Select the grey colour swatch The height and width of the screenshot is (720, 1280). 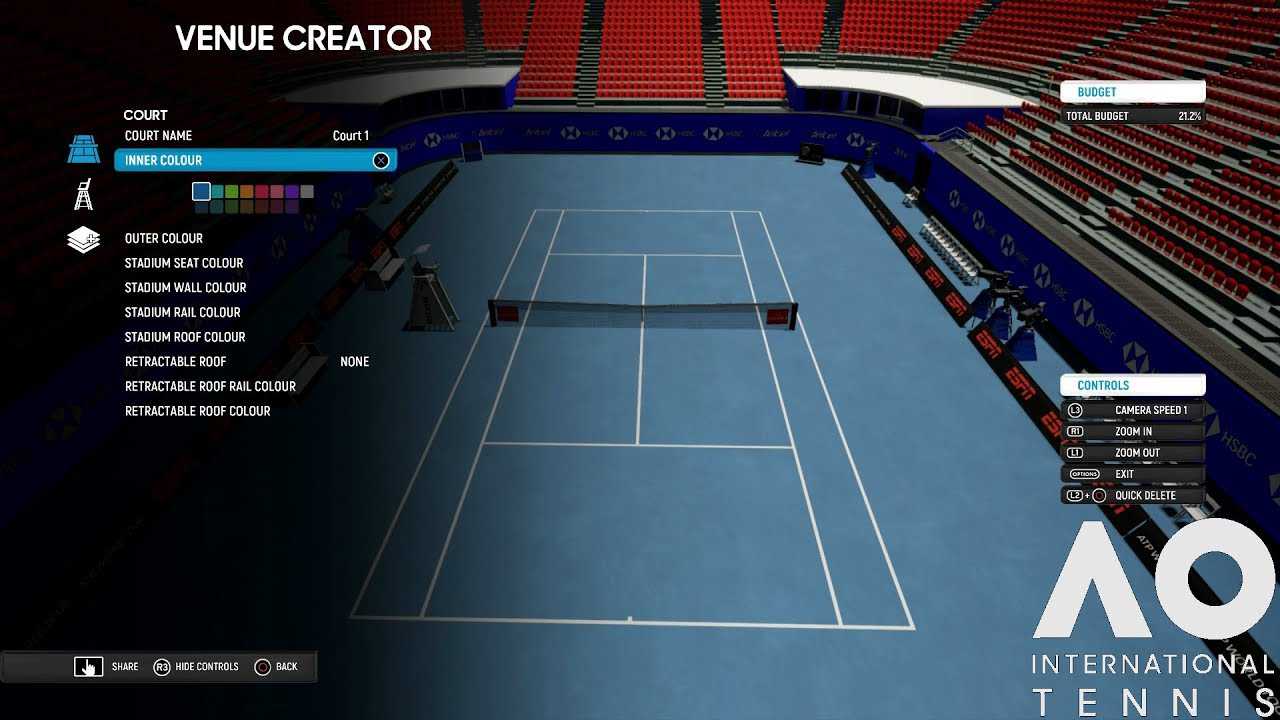tap(307, 191)
